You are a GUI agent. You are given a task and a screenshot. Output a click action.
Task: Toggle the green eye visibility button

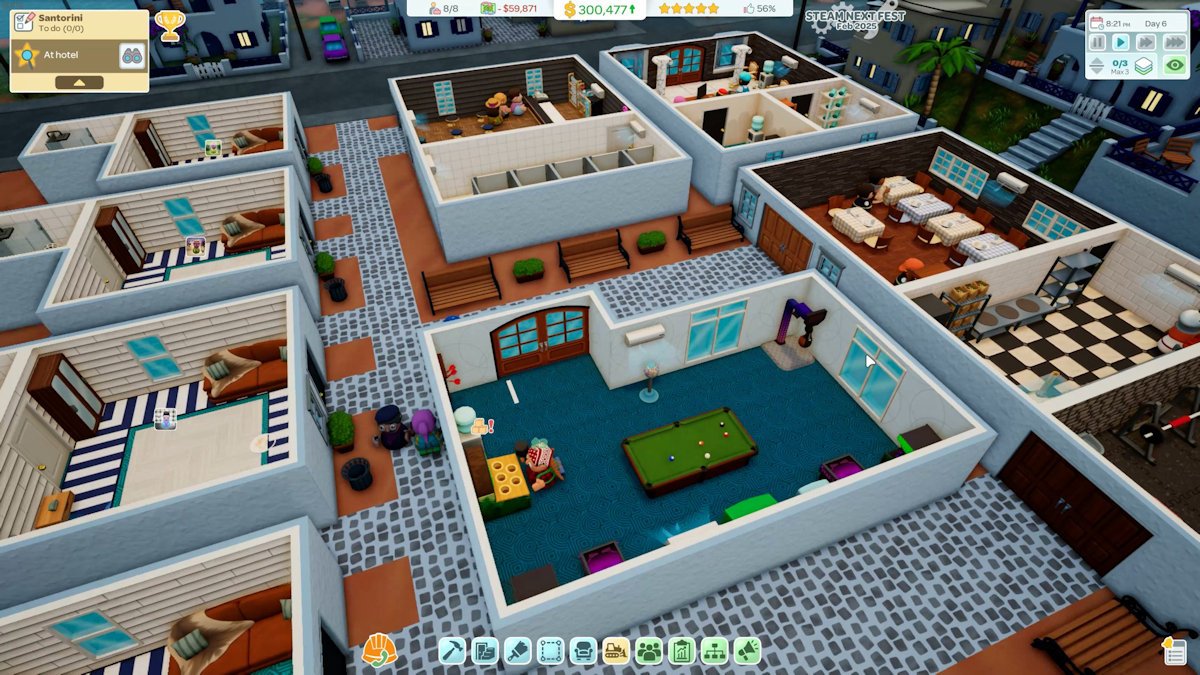1175,66
